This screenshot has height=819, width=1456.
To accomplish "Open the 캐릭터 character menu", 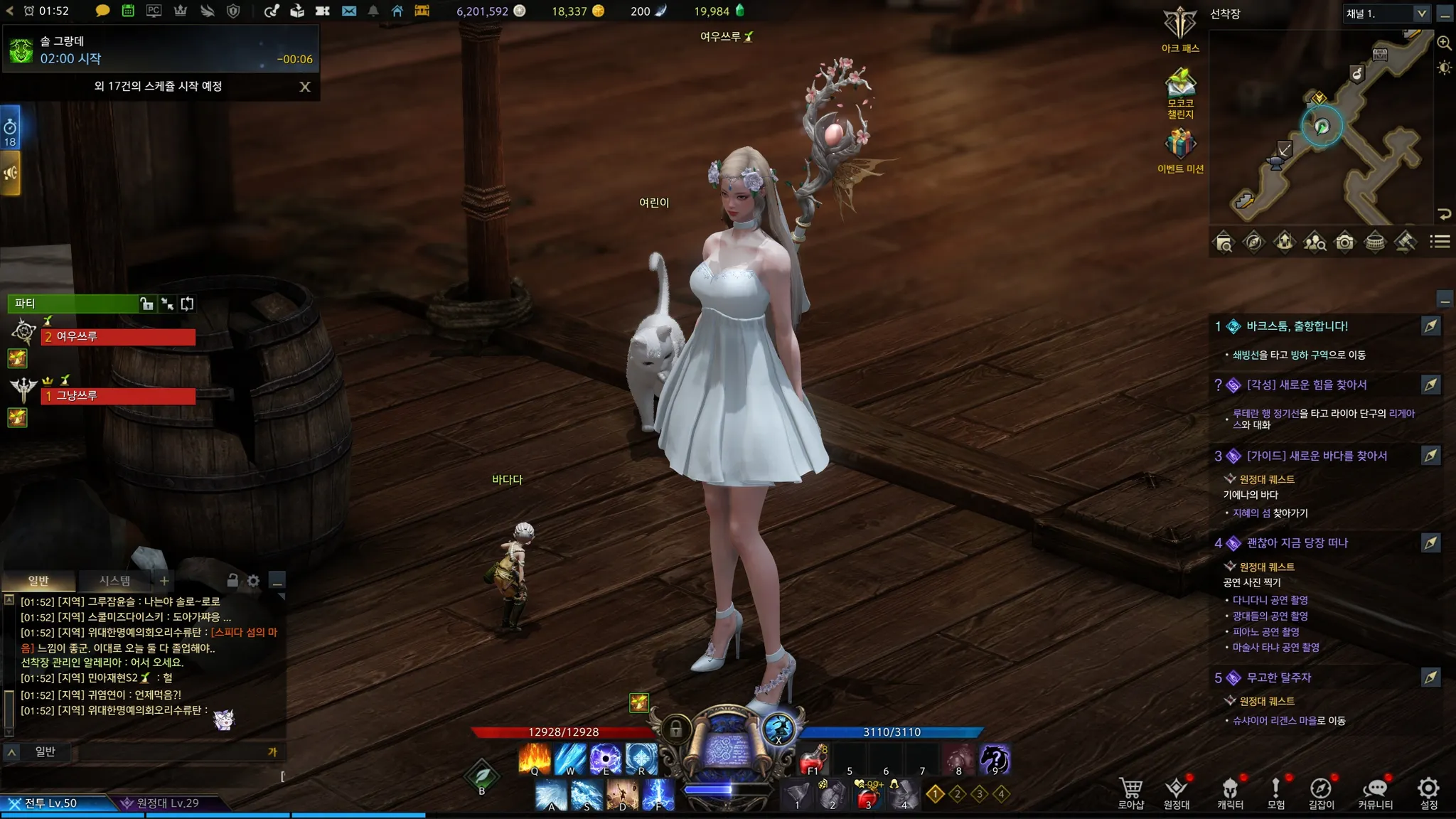I will 1230,792.
